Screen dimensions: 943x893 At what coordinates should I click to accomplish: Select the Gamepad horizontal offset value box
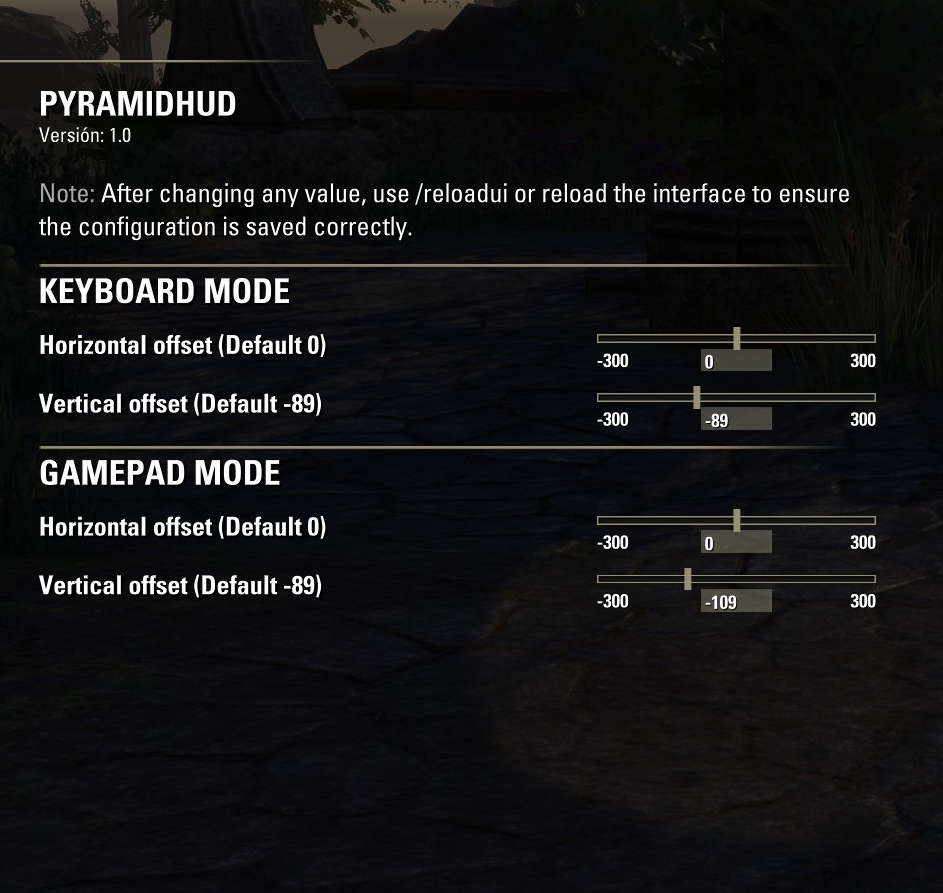[x=736, y=543]
